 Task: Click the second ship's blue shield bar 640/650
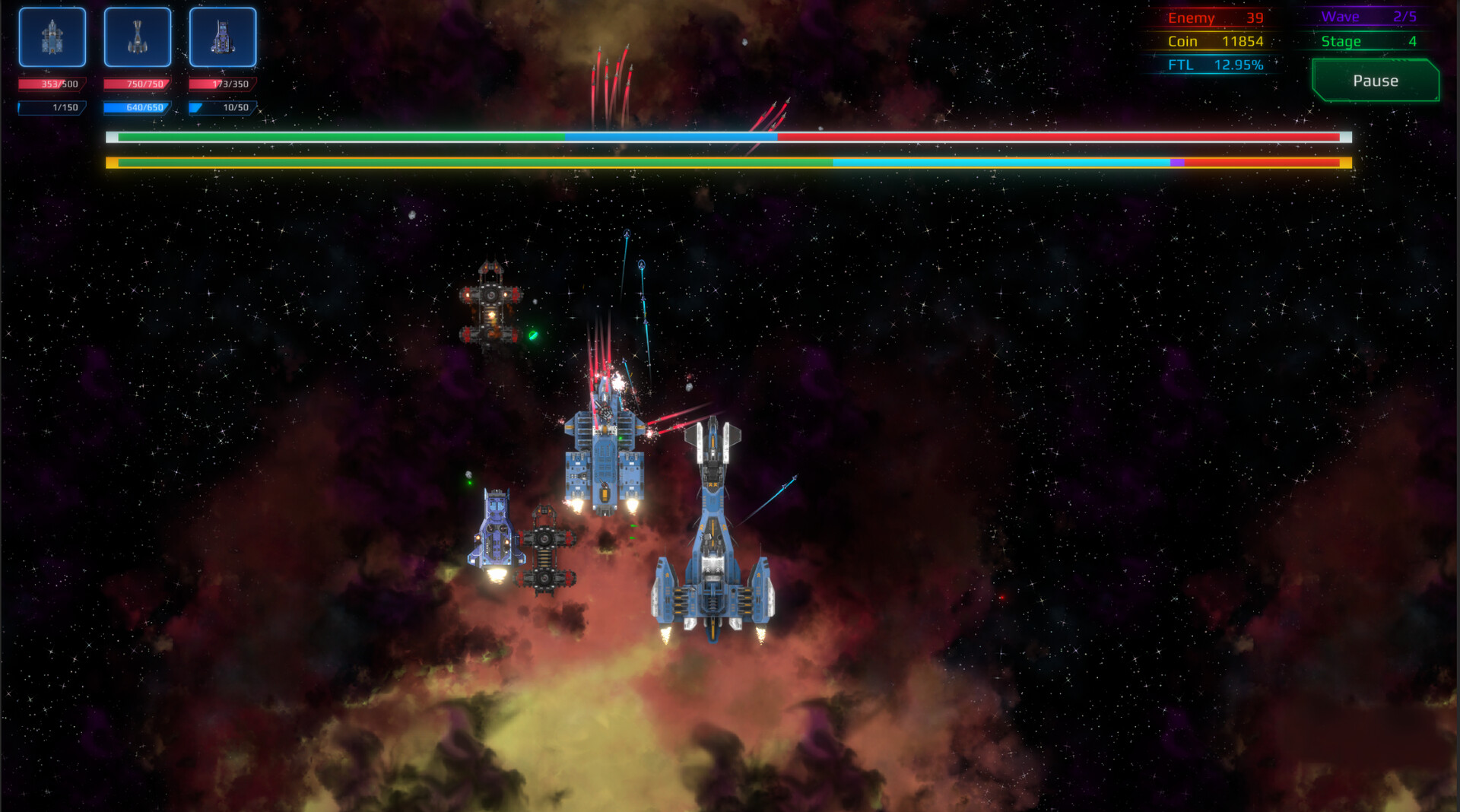(x=138, y=109)
